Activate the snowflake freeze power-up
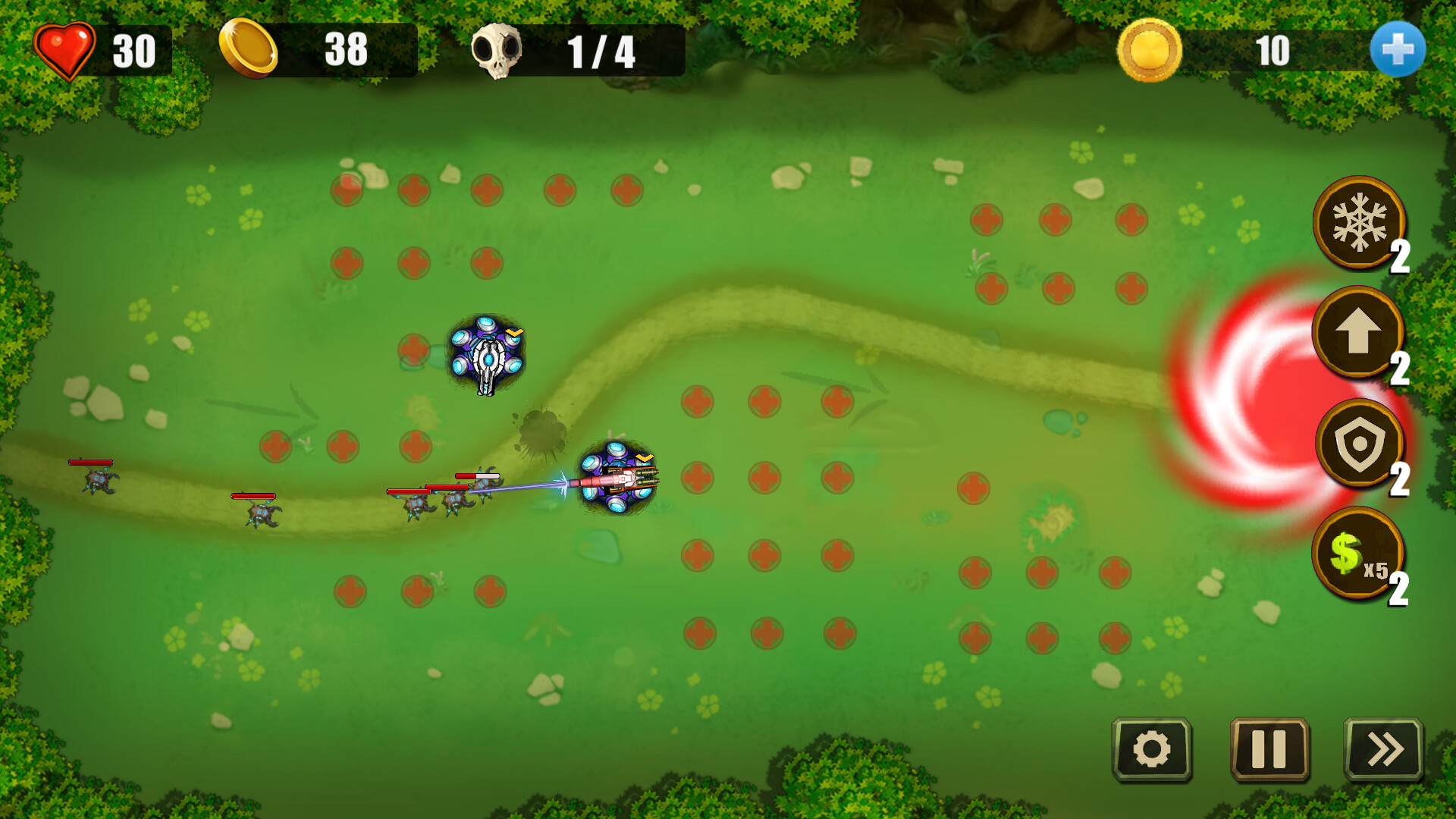This screenshot has height=819, width=1456. [1358, 223]
